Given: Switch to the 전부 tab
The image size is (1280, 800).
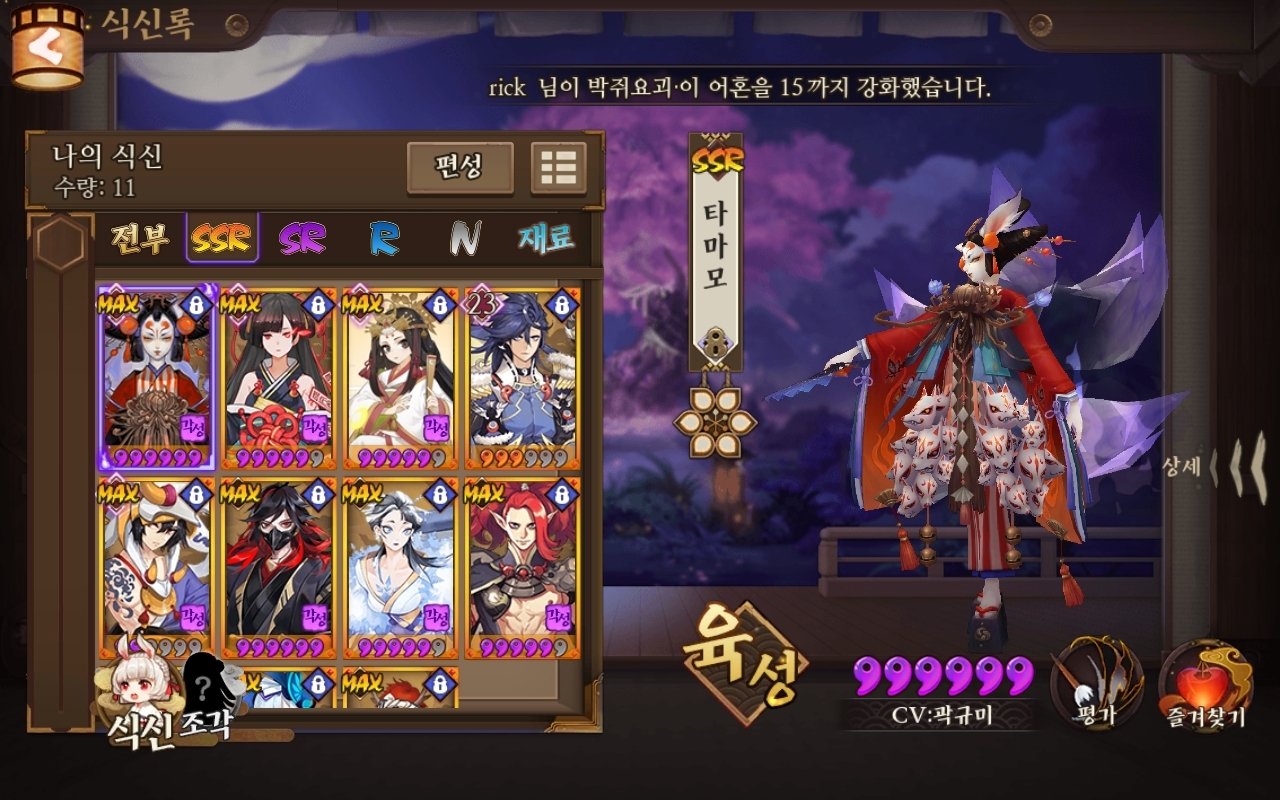Looking at the screenshot, I should point(139,239).
